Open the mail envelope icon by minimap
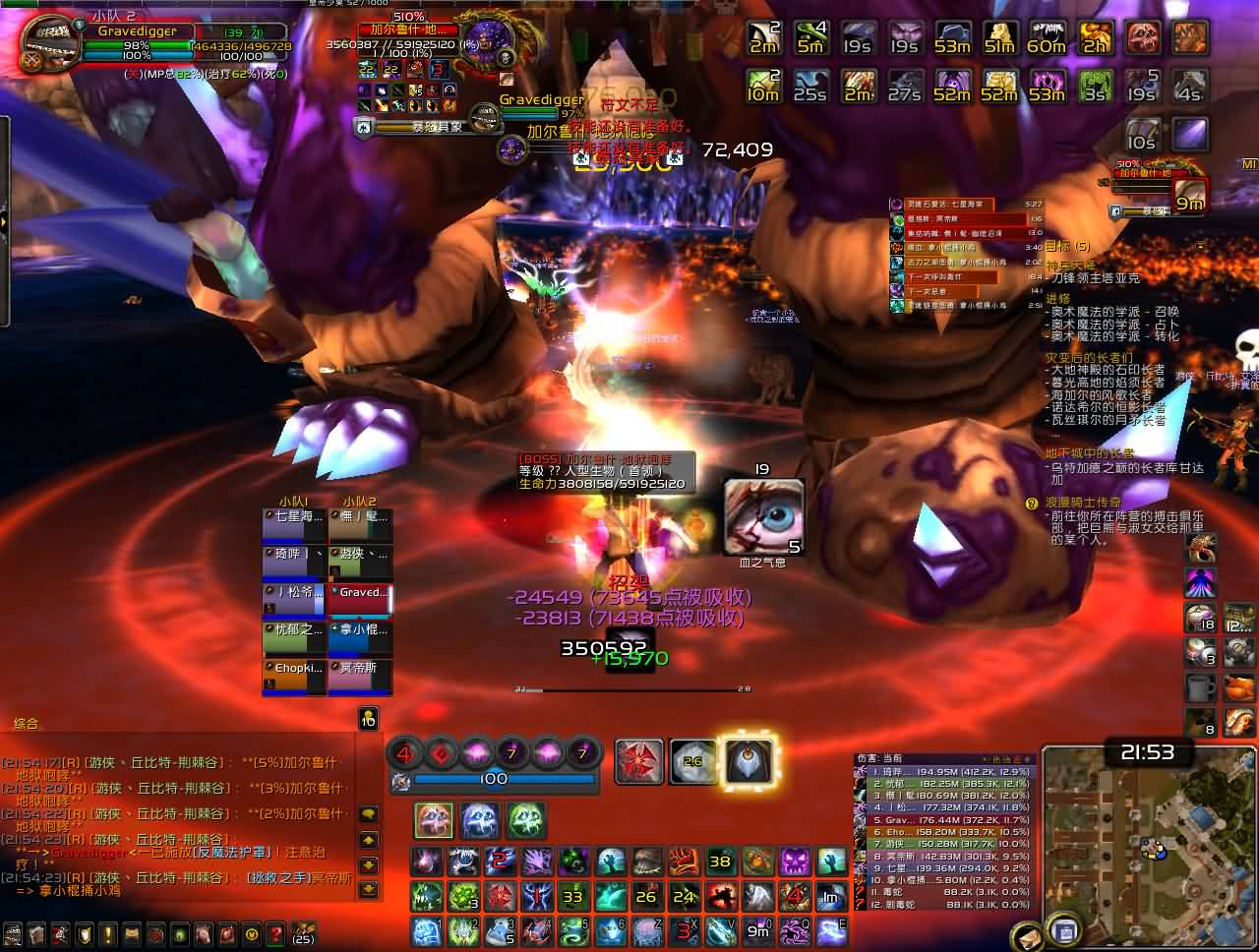1259x952 pixels. point(1027,935)
